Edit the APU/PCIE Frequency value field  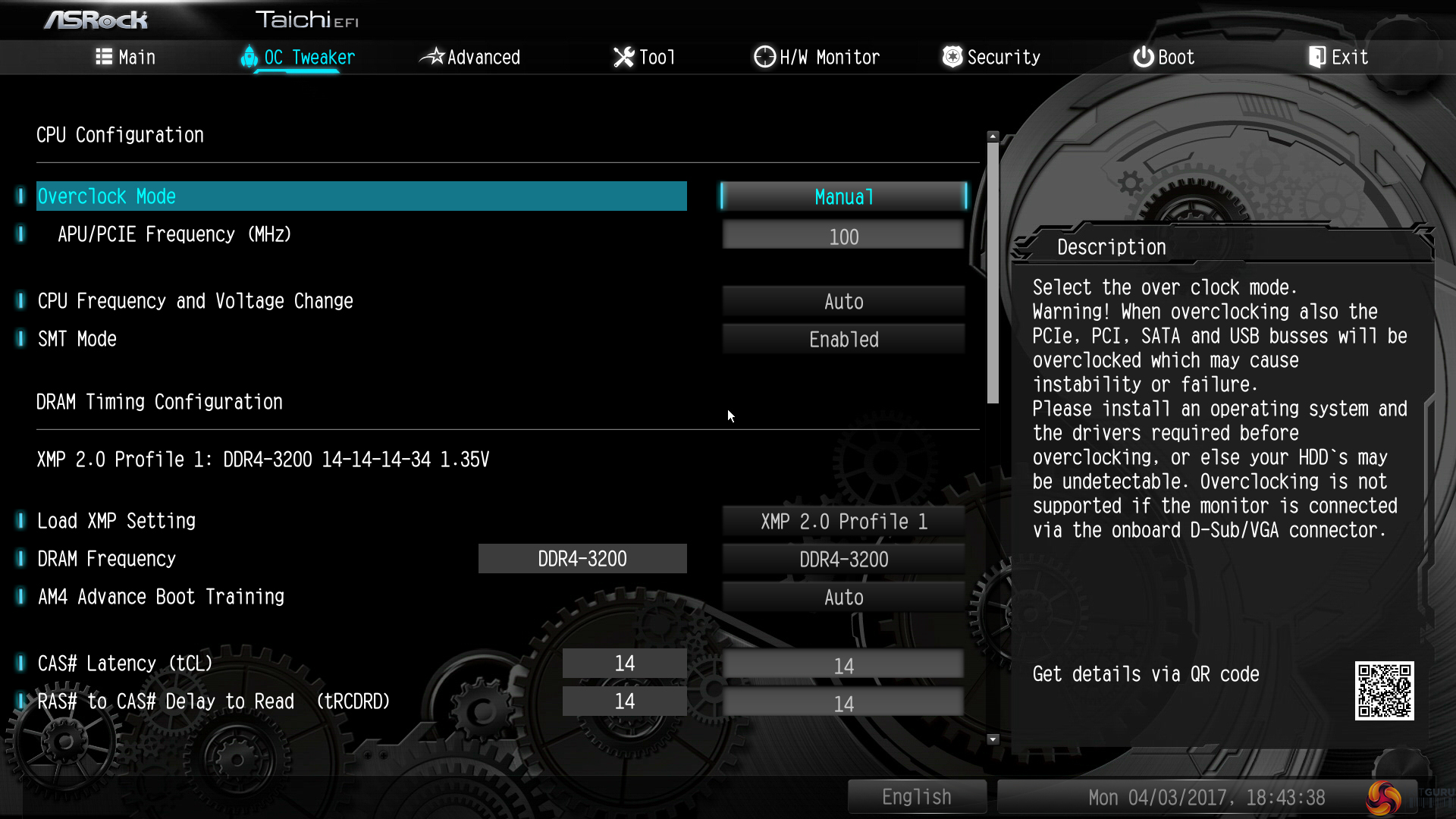pos(843,237)
